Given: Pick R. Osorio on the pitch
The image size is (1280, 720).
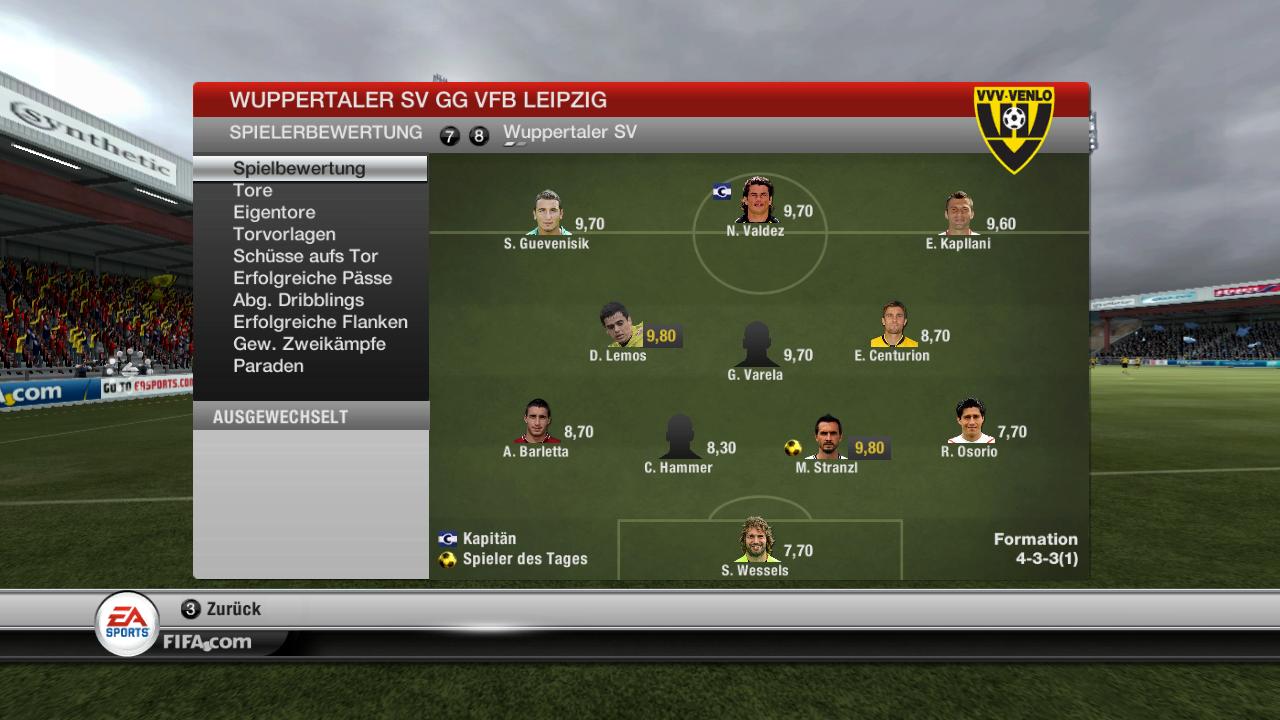Looking at the screenshot, I should click(970, 422).
